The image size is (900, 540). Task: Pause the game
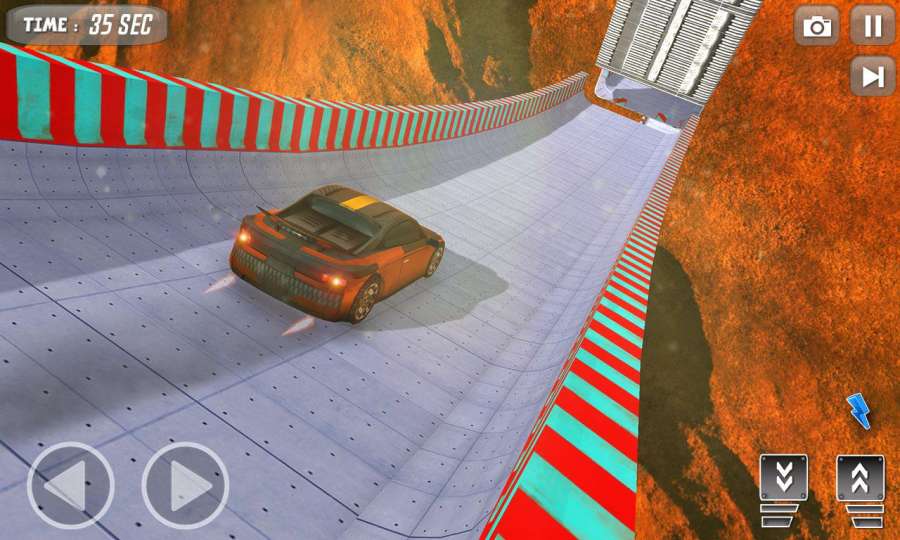point(873,26)
